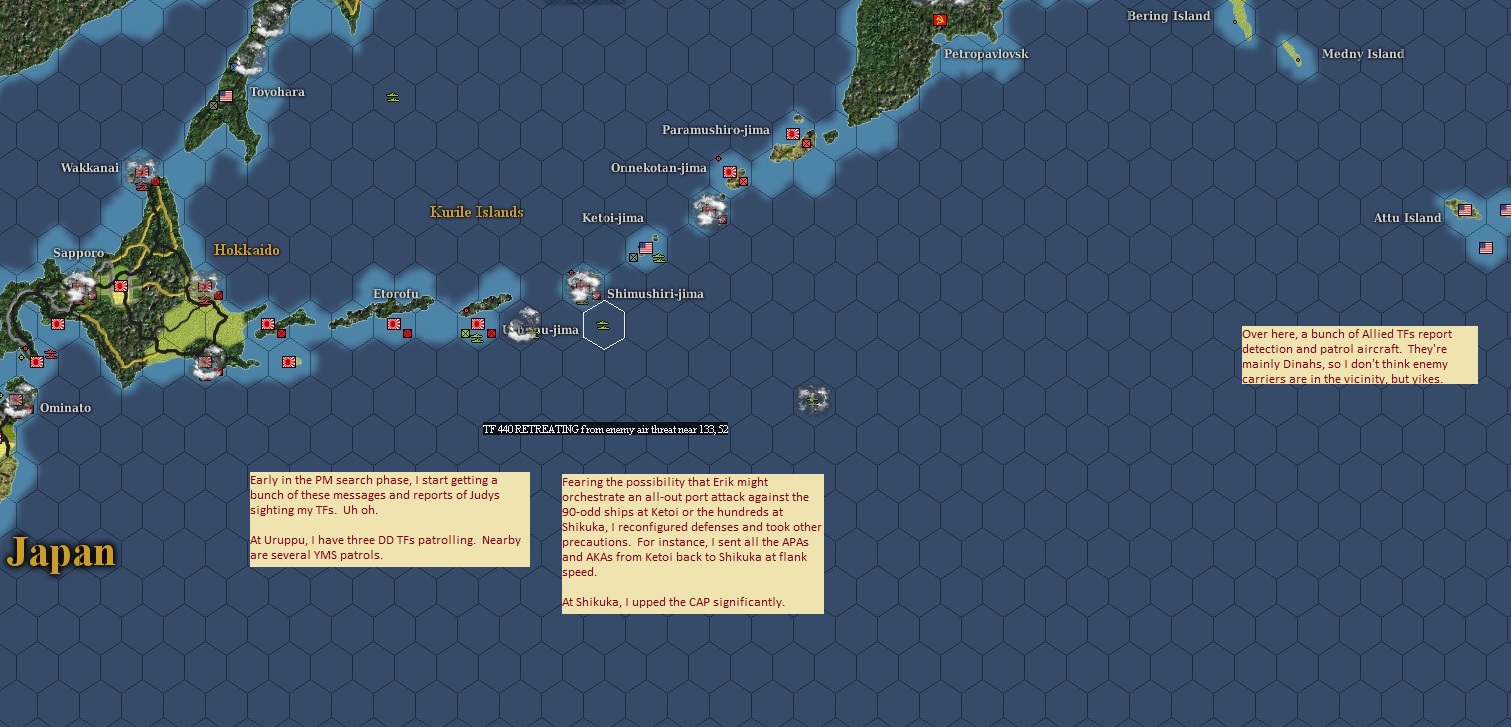Click the Allied base icon on Attu Island
The image size is (1511, 727).
pos(1465,210)
